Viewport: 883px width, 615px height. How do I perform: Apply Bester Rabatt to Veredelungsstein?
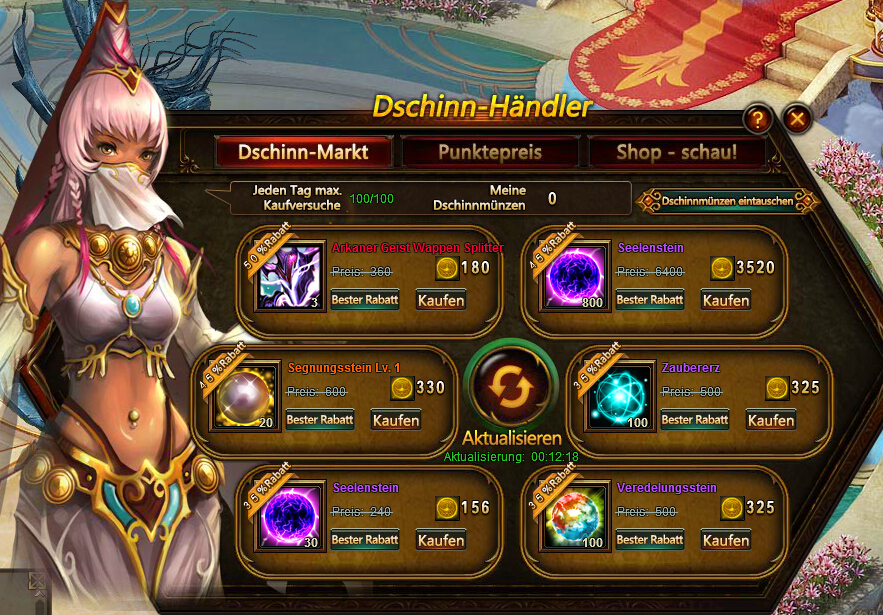pos(650,540)
